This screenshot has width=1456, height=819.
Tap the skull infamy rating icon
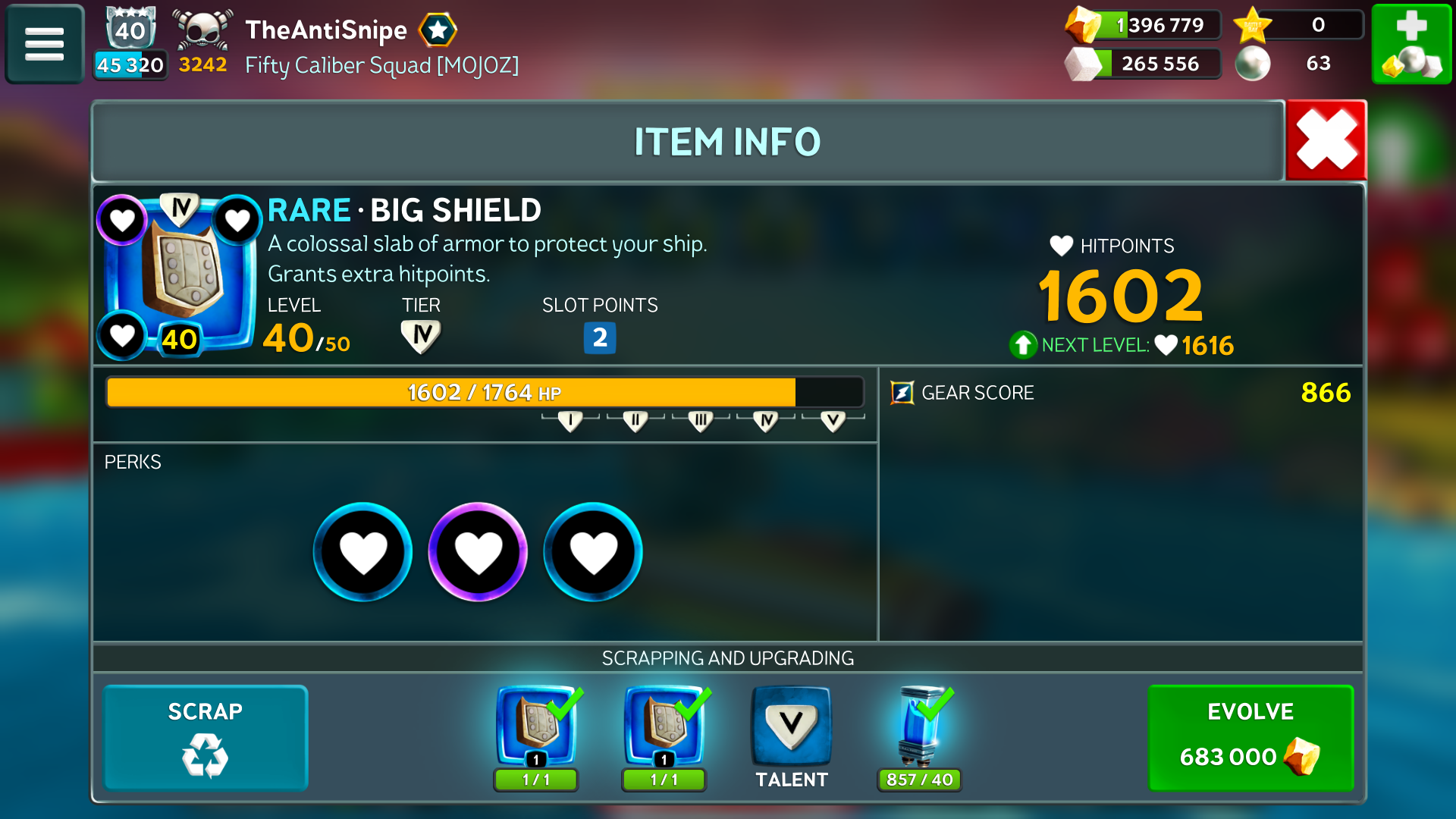tap(202, 30)
